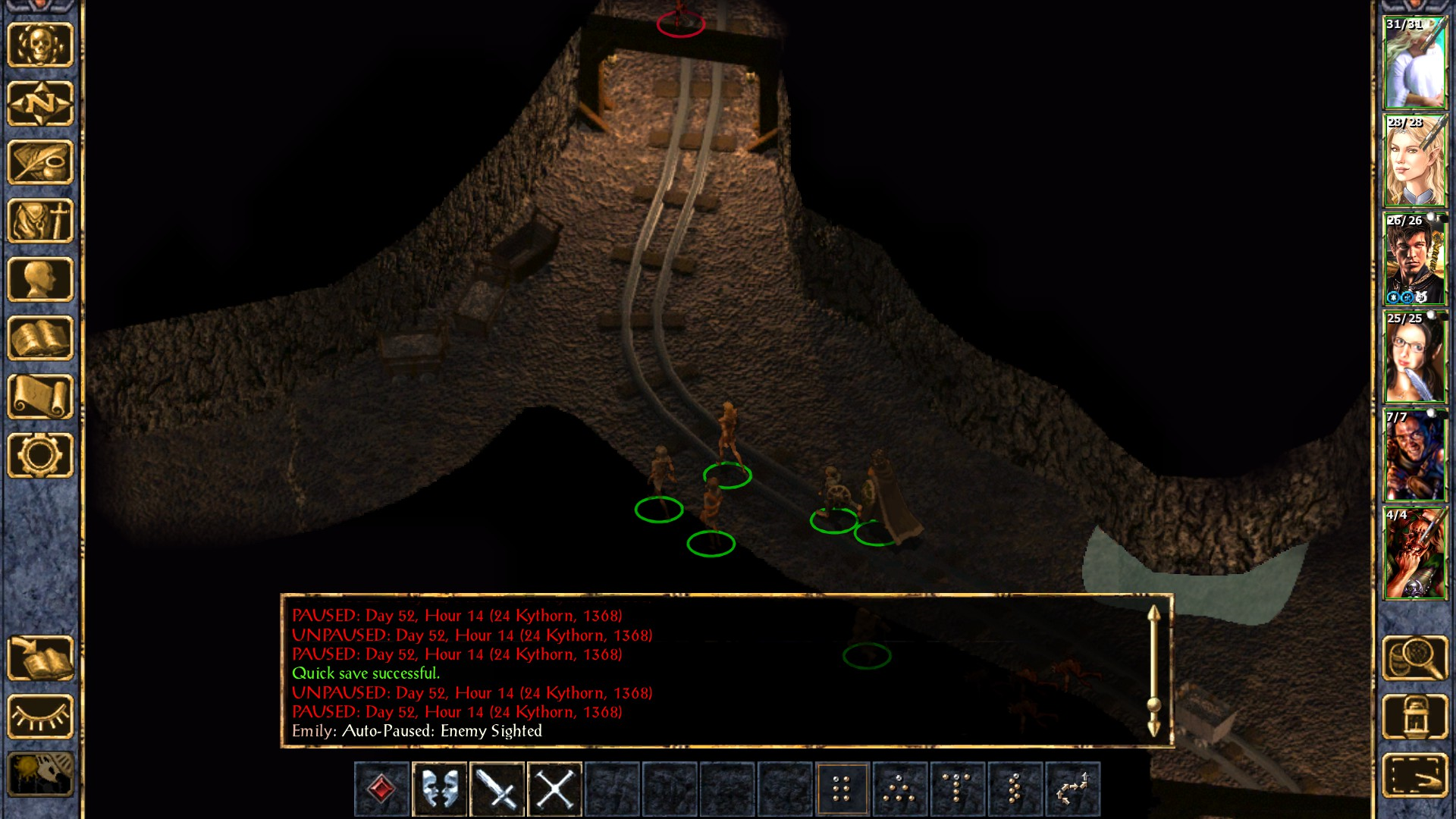The width and height of the screenshot is (1456, 819).
Task: Open the character record head icon
Action: [40, 279]
